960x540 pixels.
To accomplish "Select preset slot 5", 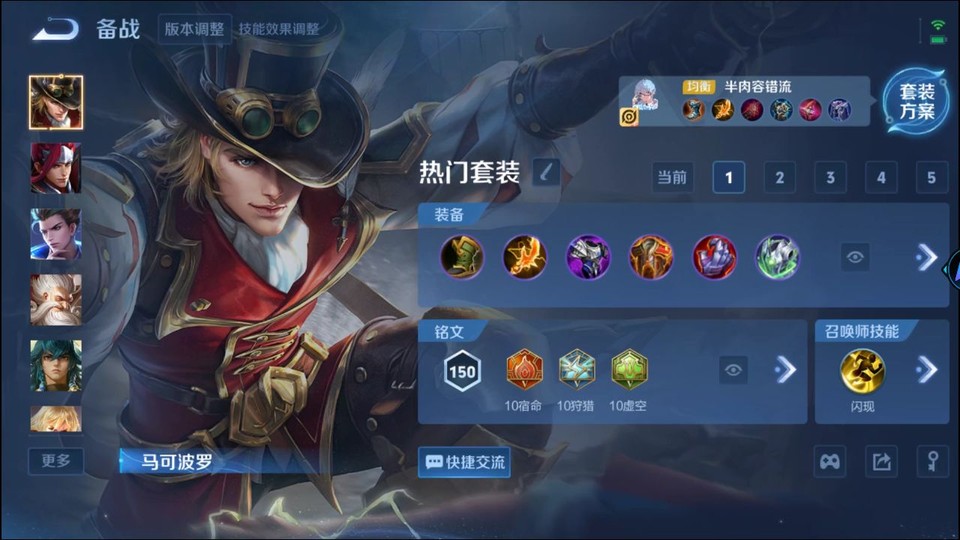I will click(931, 178).
